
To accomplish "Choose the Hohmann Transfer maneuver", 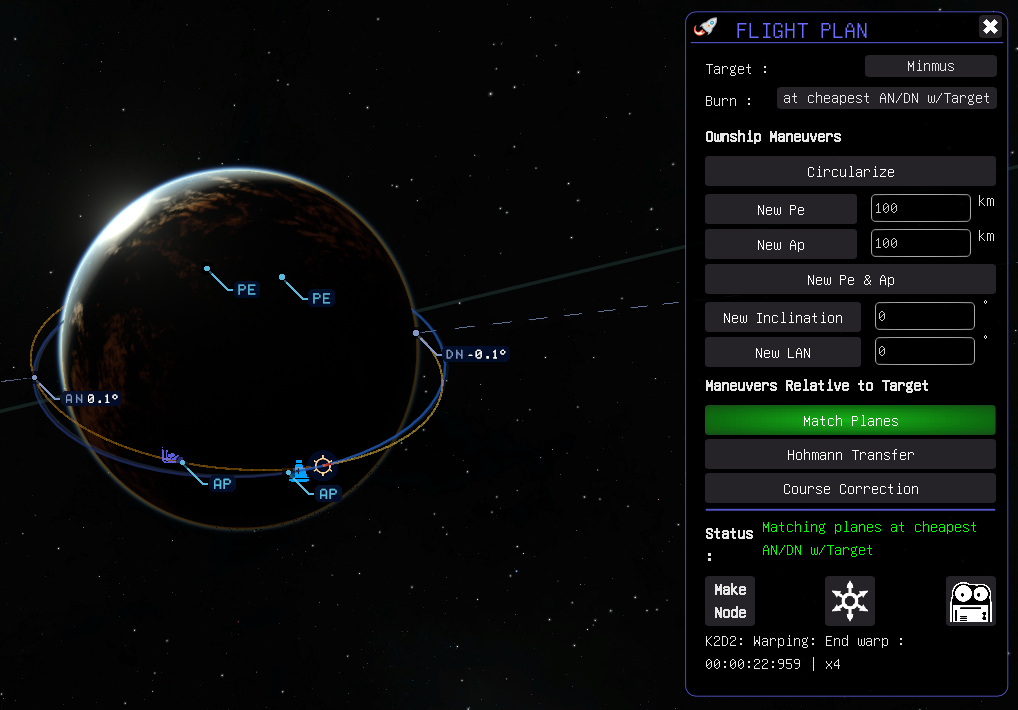I will pyautogui.click(x=850, y=454).
